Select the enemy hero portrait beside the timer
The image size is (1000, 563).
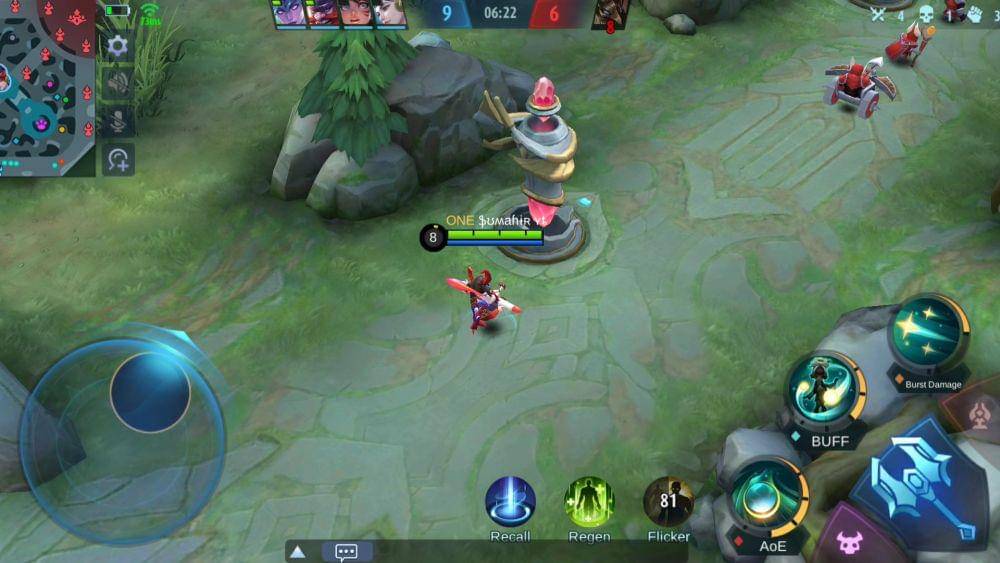pyautogui.click(x=609, y=13)
